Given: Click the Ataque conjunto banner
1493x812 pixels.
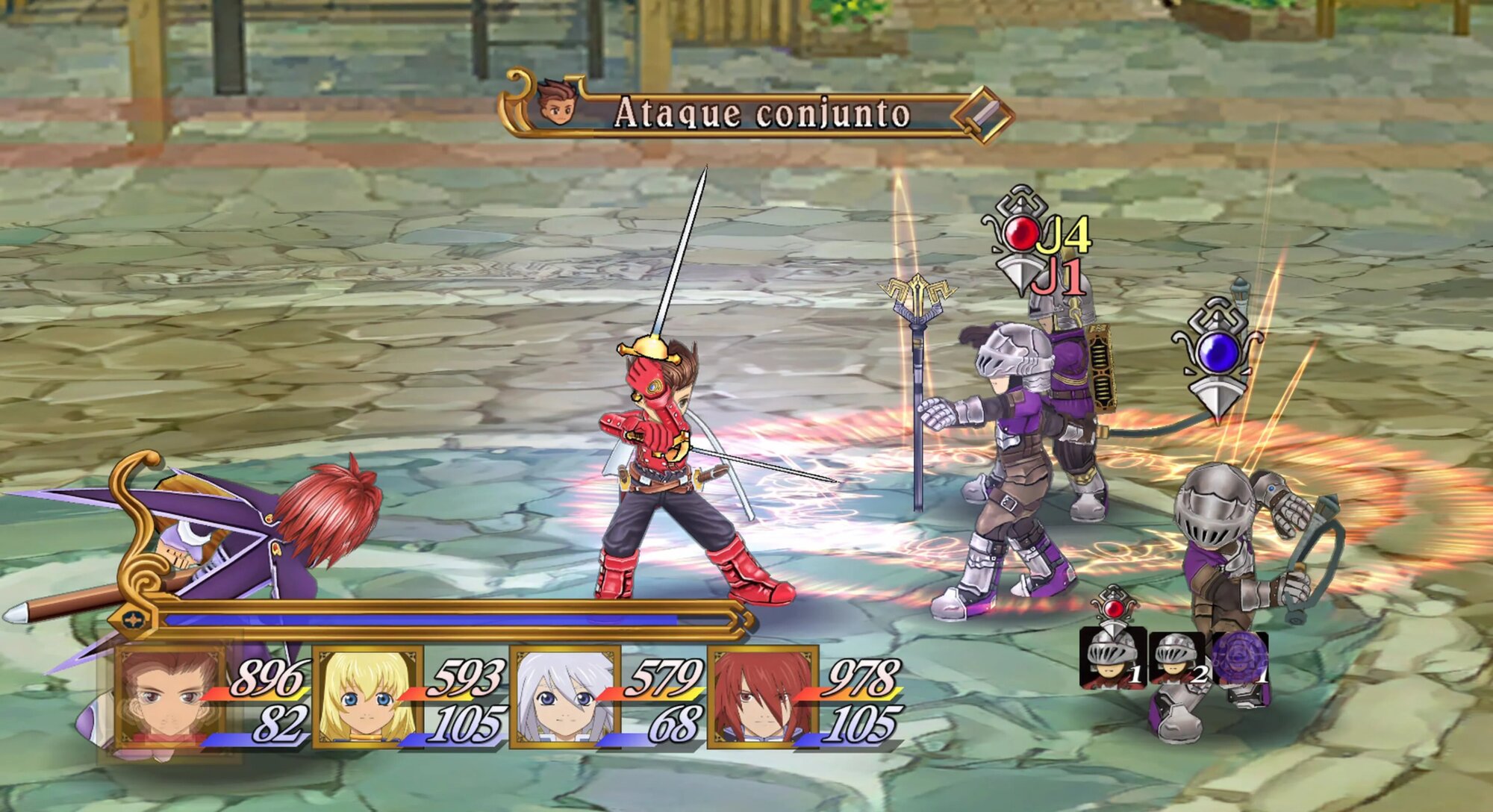Looking at the screenshot, I should (760, 113).
